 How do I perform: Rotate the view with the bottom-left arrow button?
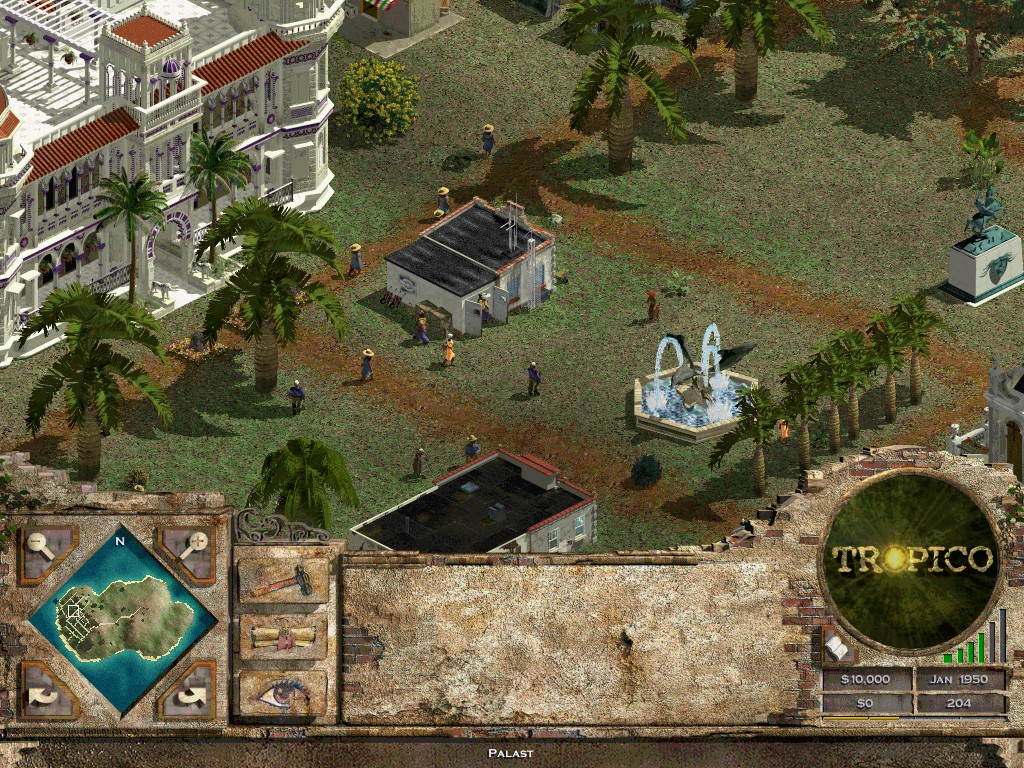(47, 690)
